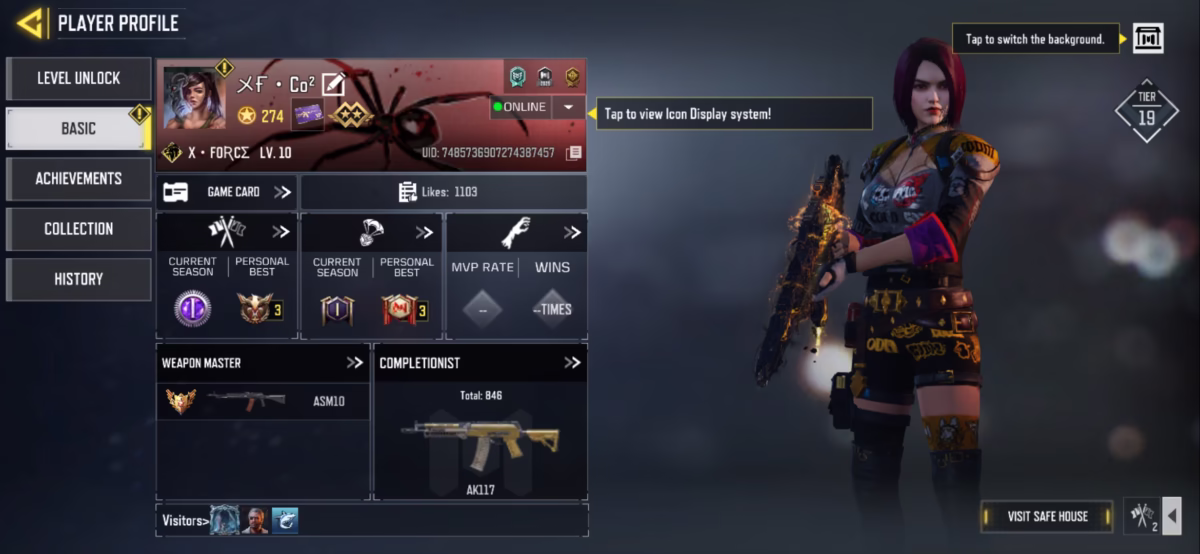Expand the Weapon Master panel

(x=355, y=363)
